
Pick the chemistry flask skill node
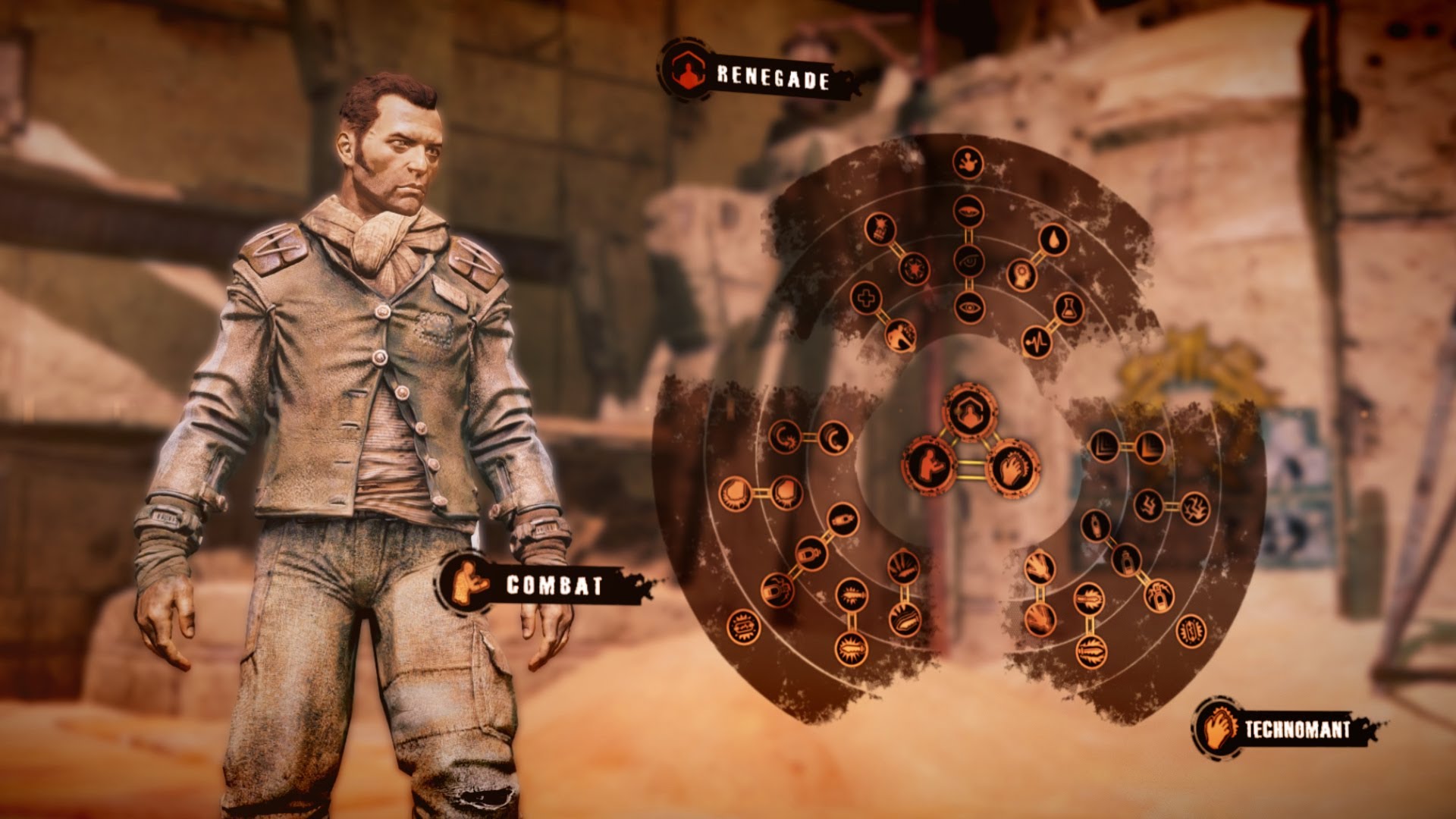pos(1068,309)
